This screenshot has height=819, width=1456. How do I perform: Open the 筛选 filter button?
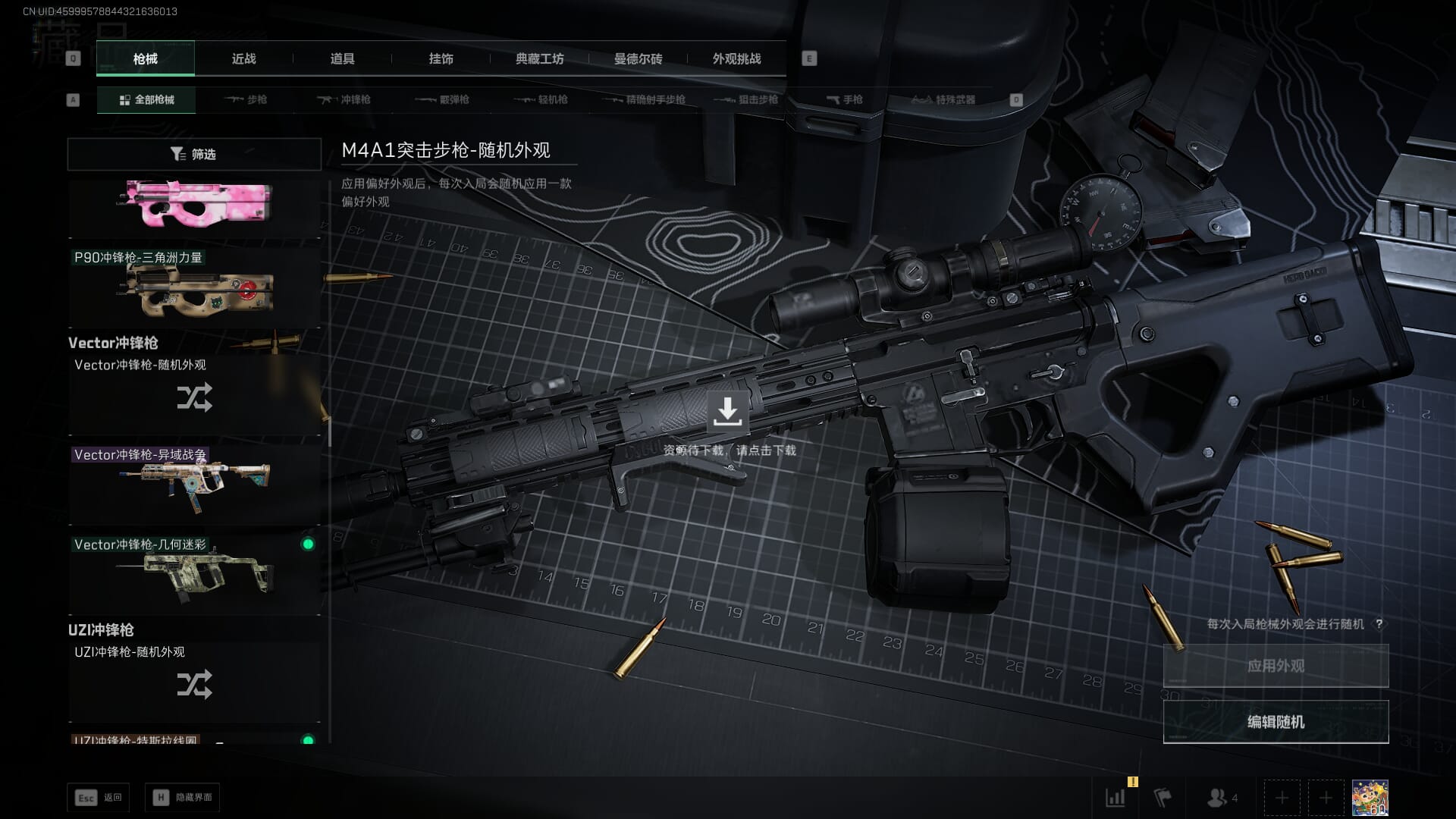click(x=194, y=154)
